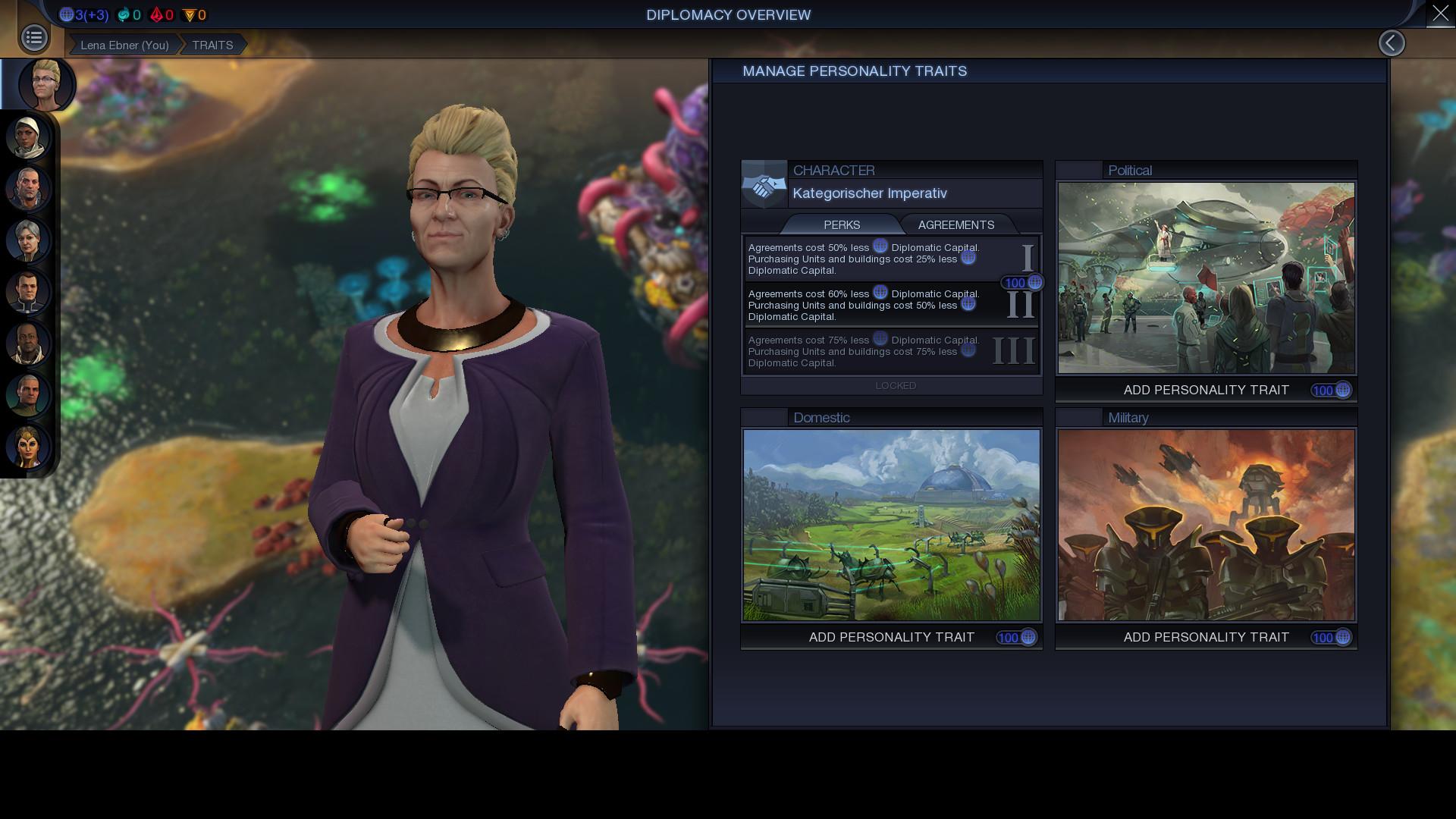
Task: Go back using the arrow icon top-right
Action: point(1392,42)
